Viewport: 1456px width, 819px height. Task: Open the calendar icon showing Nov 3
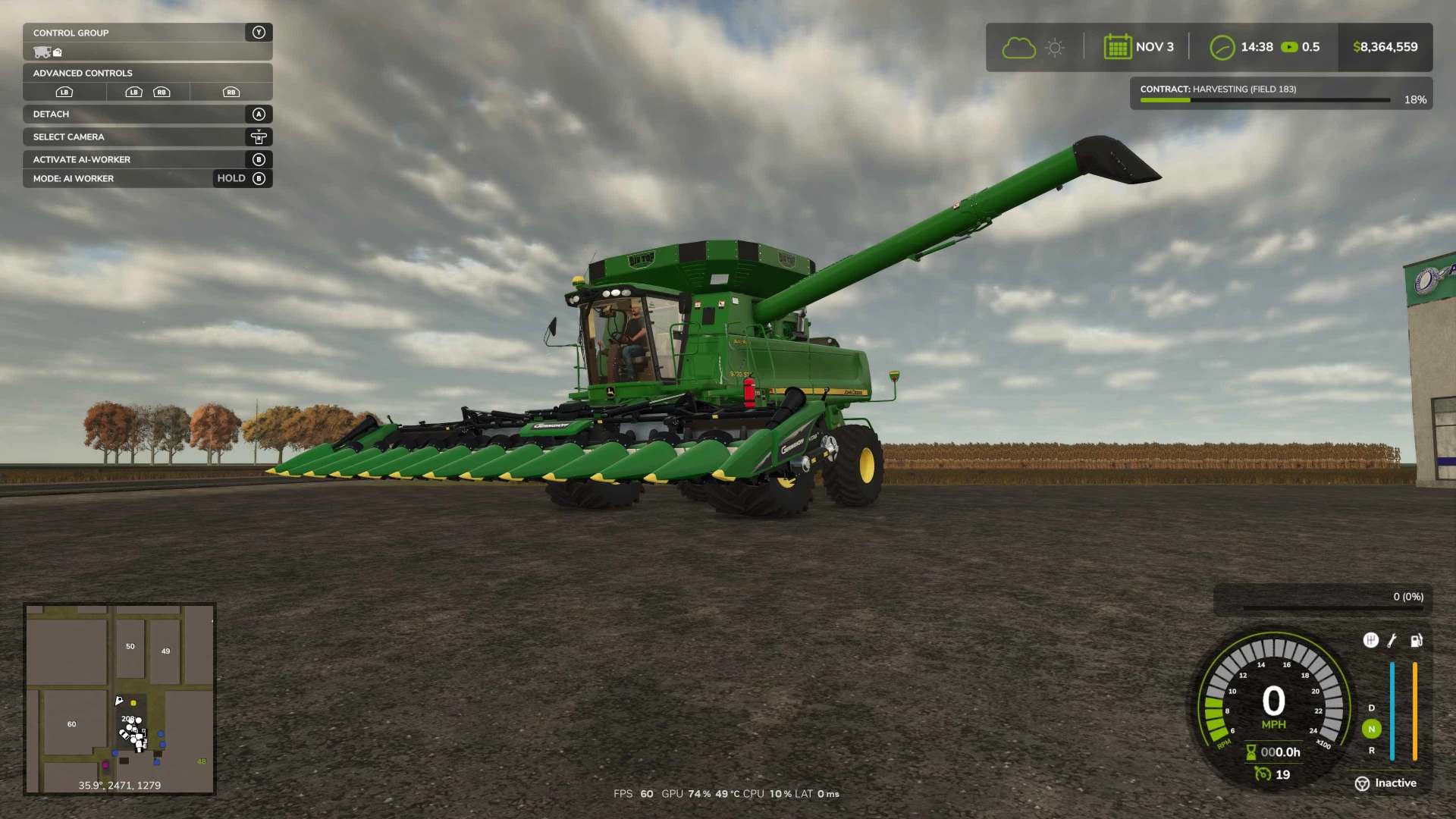pos(1118,47)
